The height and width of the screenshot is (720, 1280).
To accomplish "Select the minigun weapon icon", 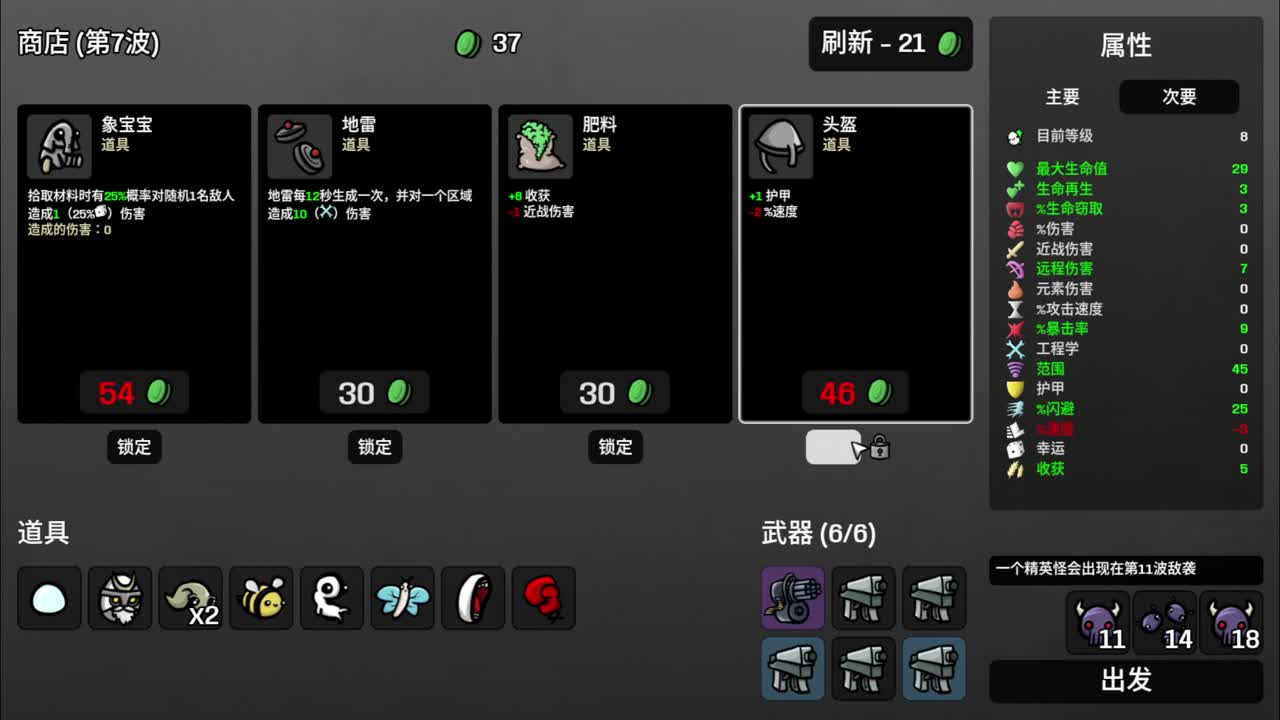I will click(792, 598).
